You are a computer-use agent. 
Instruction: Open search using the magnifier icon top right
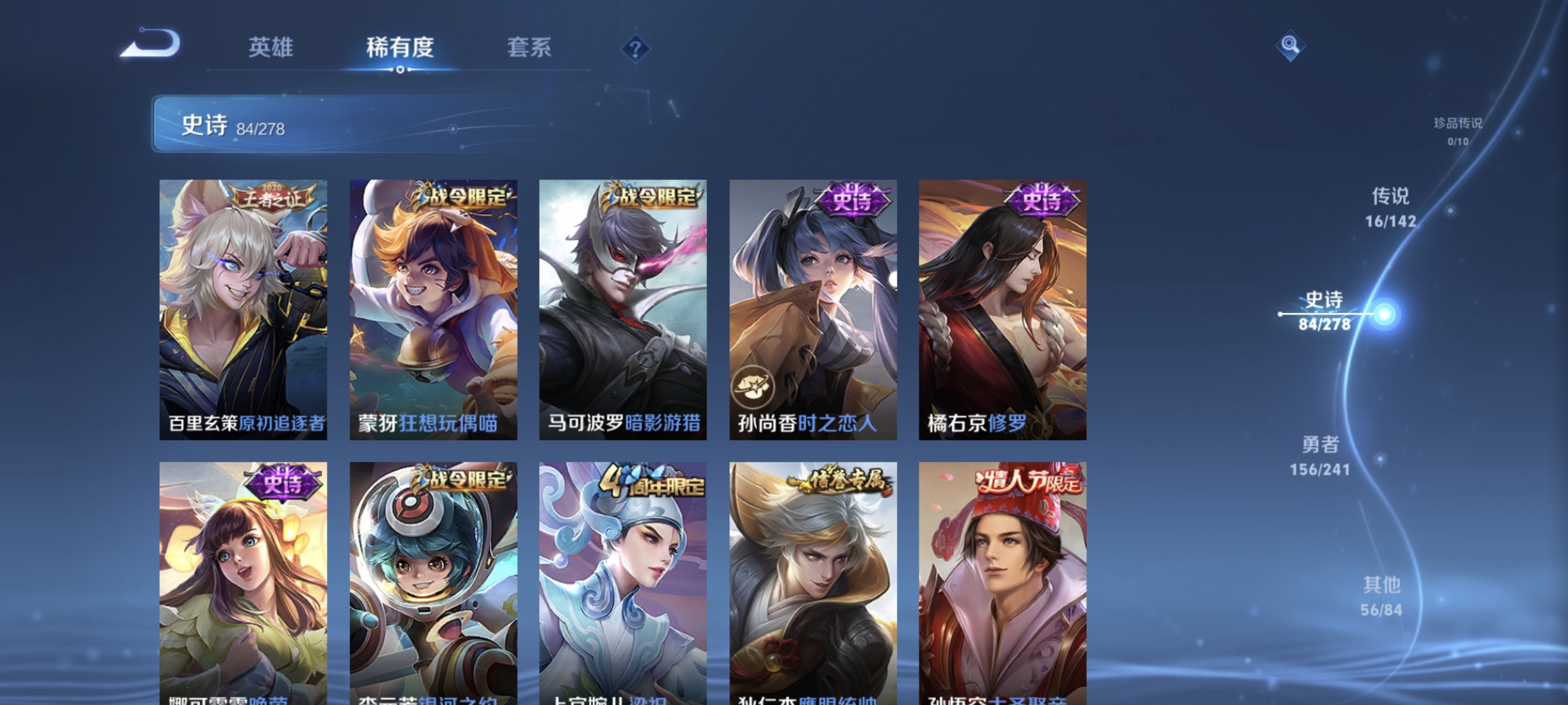pos(1290,45)
